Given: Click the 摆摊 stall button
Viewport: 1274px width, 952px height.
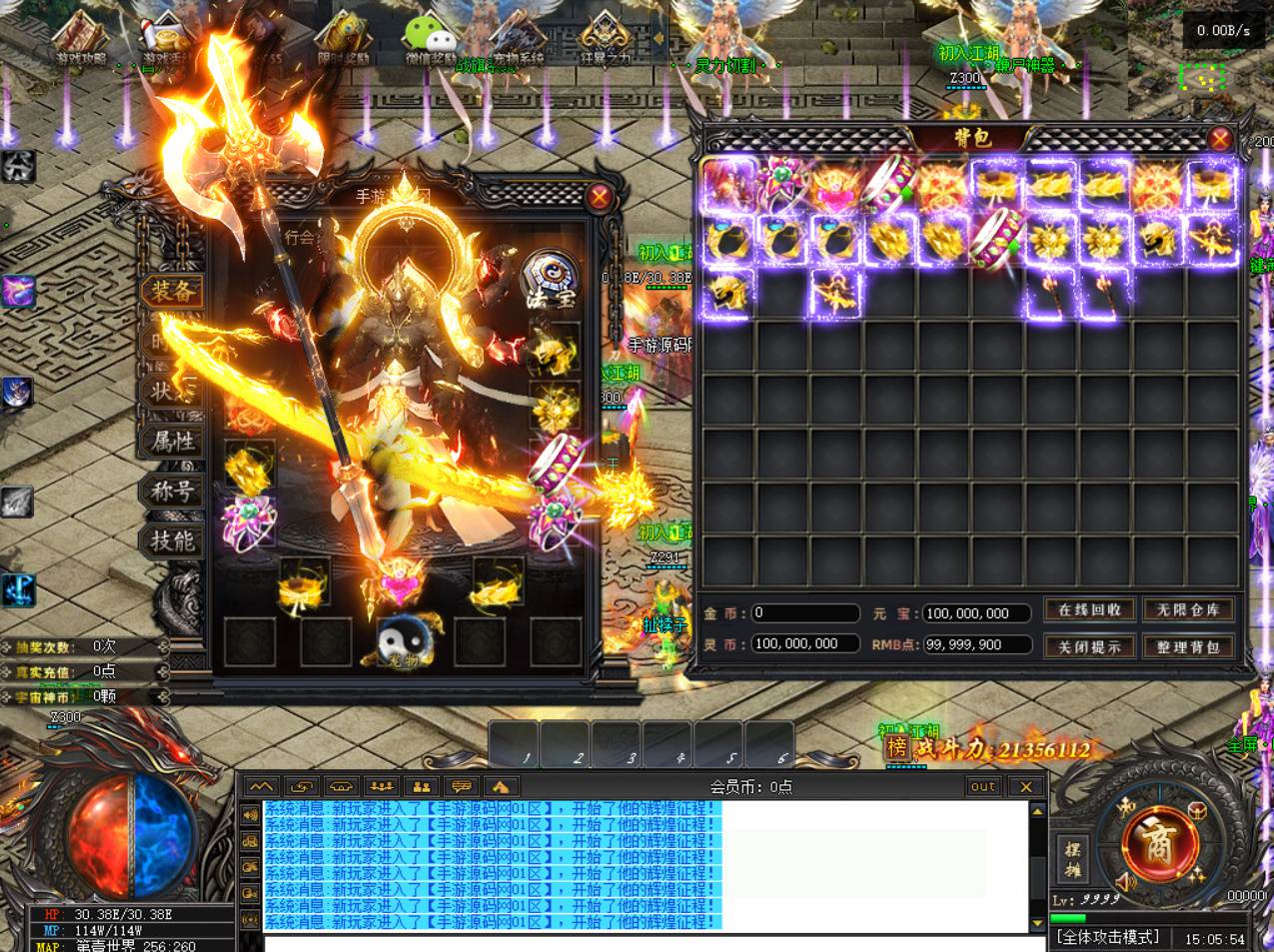Looking at the screenshot, I should click(x=1073, y=859).
